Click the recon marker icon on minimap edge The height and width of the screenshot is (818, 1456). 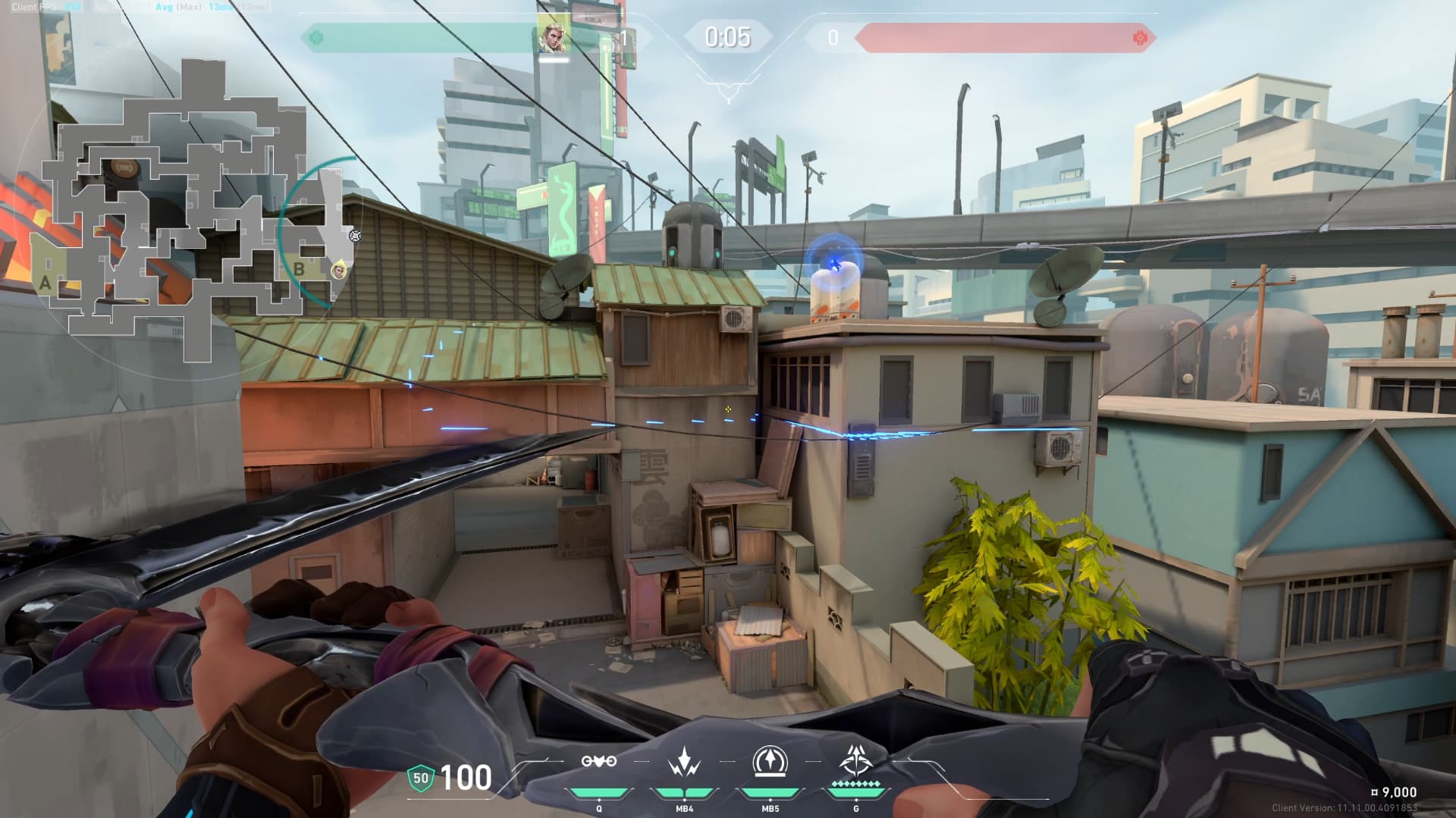[x=354, y=236]
